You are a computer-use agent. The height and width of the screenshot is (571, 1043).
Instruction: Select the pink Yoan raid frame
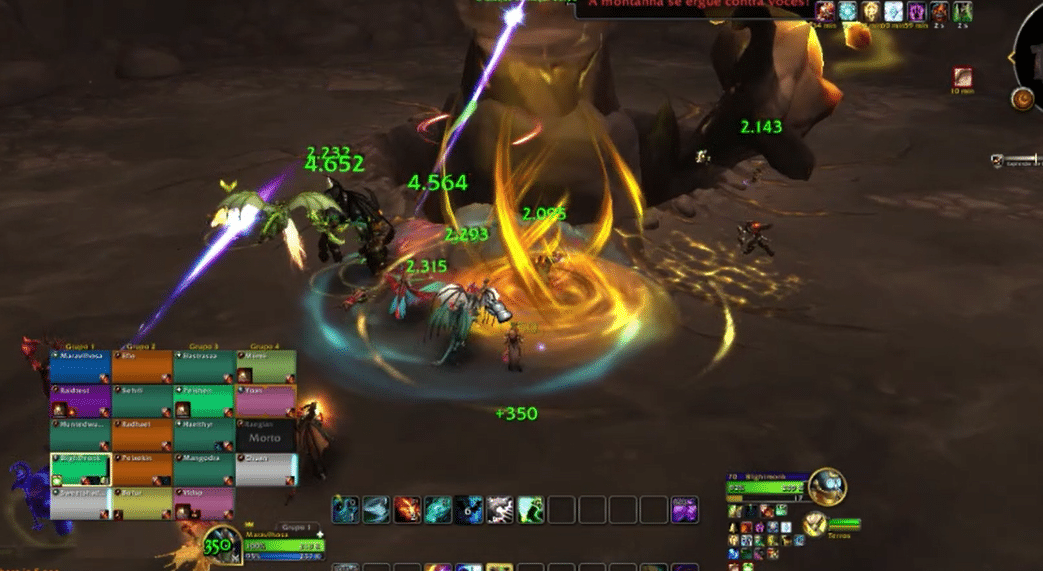click(265, 401)
